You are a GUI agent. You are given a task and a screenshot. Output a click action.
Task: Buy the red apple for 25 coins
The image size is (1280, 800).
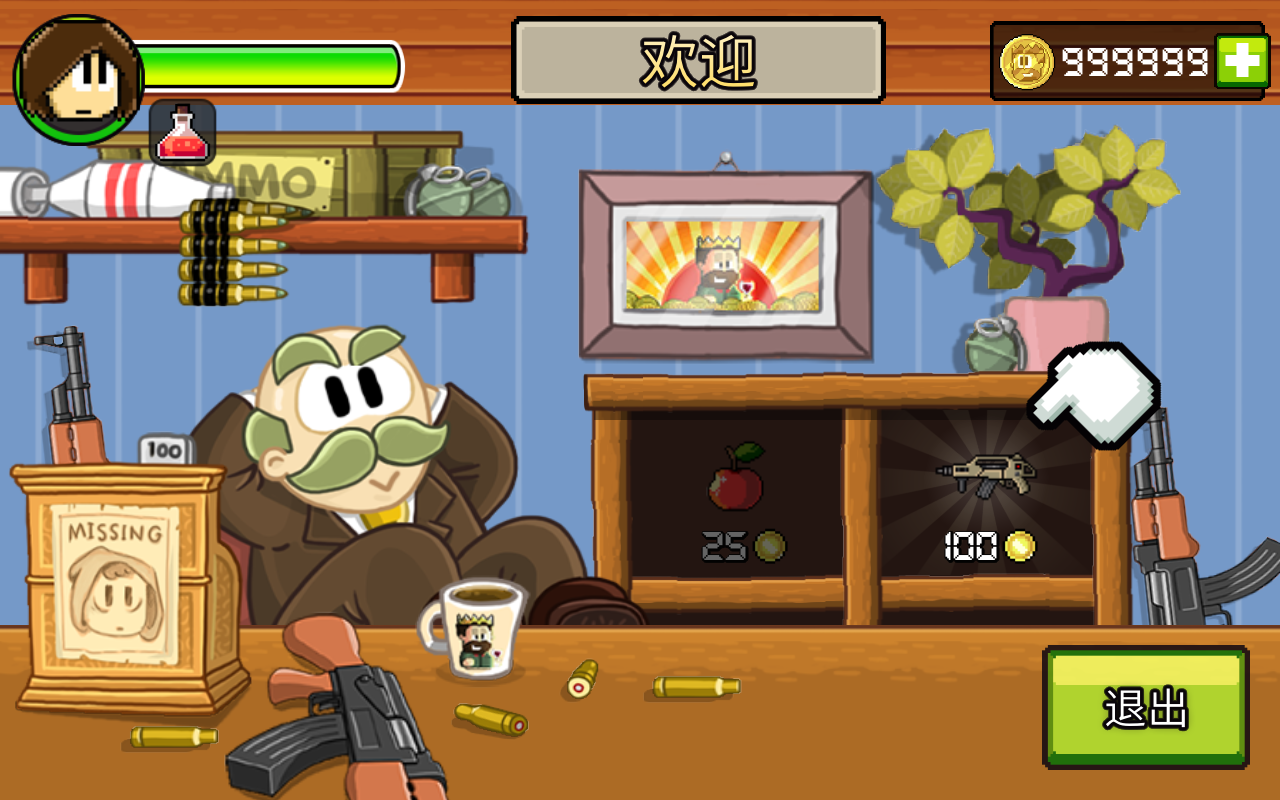736,478
